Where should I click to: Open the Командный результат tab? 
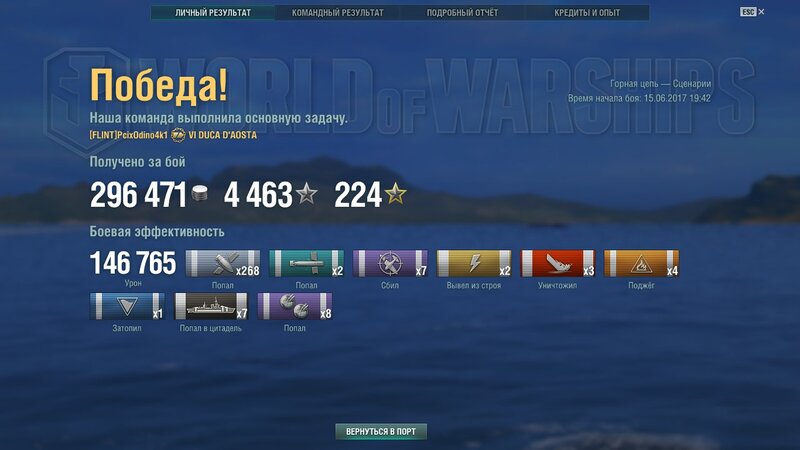[337, 13]
